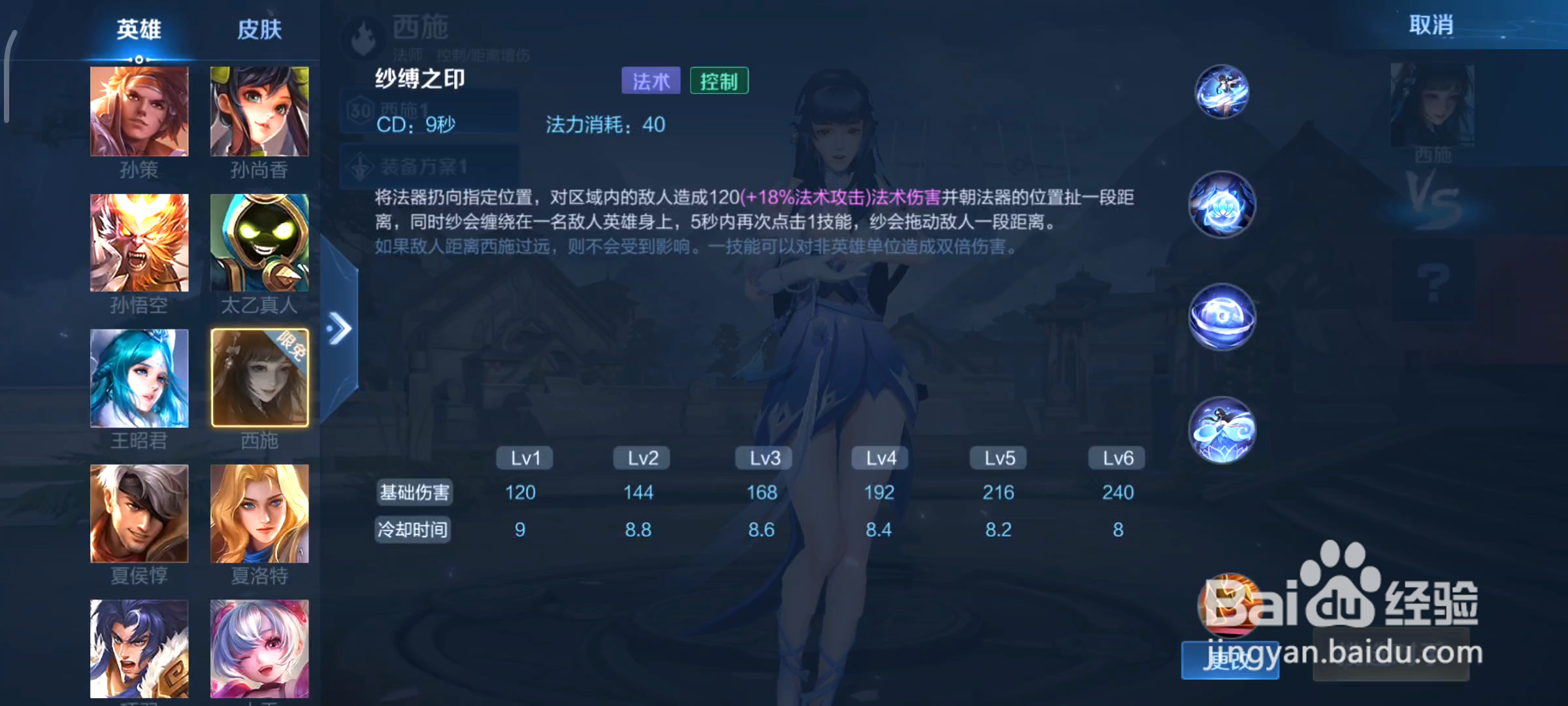
Task: Toggle the 限免 highlighted 西施 selection
Action: coord(259,378)
